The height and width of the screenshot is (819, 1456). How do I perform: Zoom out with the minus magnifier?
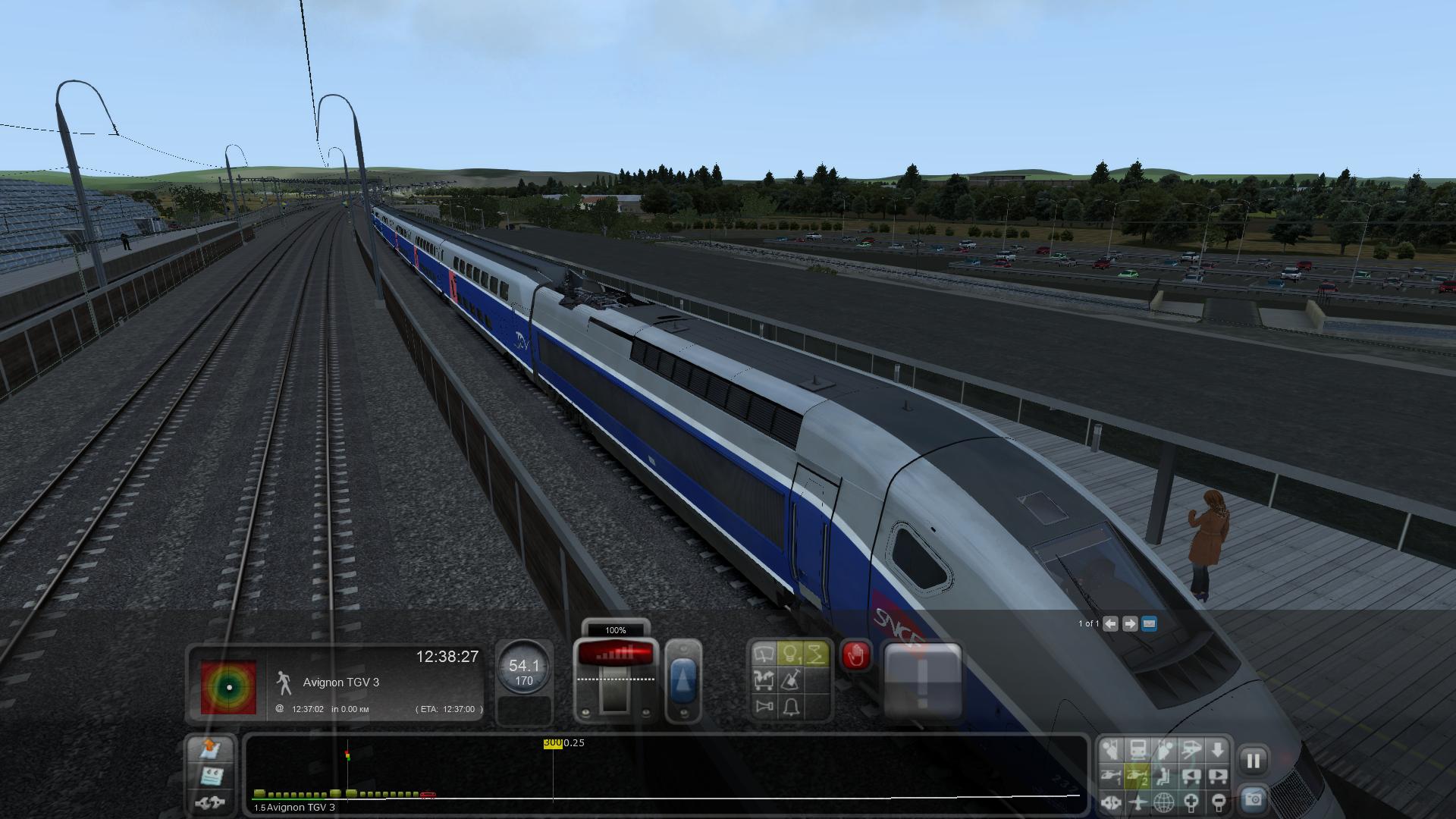click(x=1218, y=802)
